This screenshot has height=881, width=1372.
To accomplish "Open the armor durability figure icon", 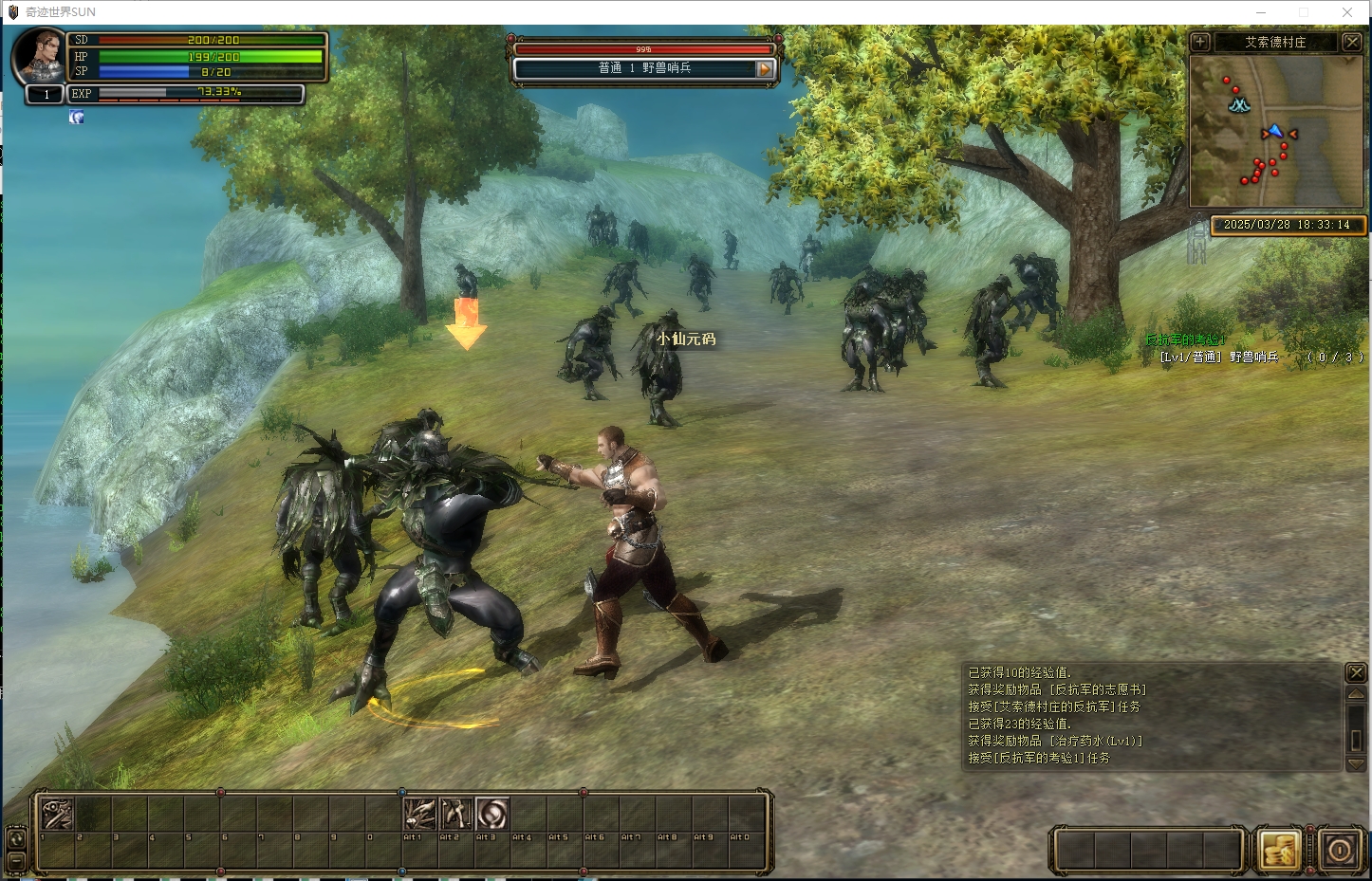I will coord(1197,237).
